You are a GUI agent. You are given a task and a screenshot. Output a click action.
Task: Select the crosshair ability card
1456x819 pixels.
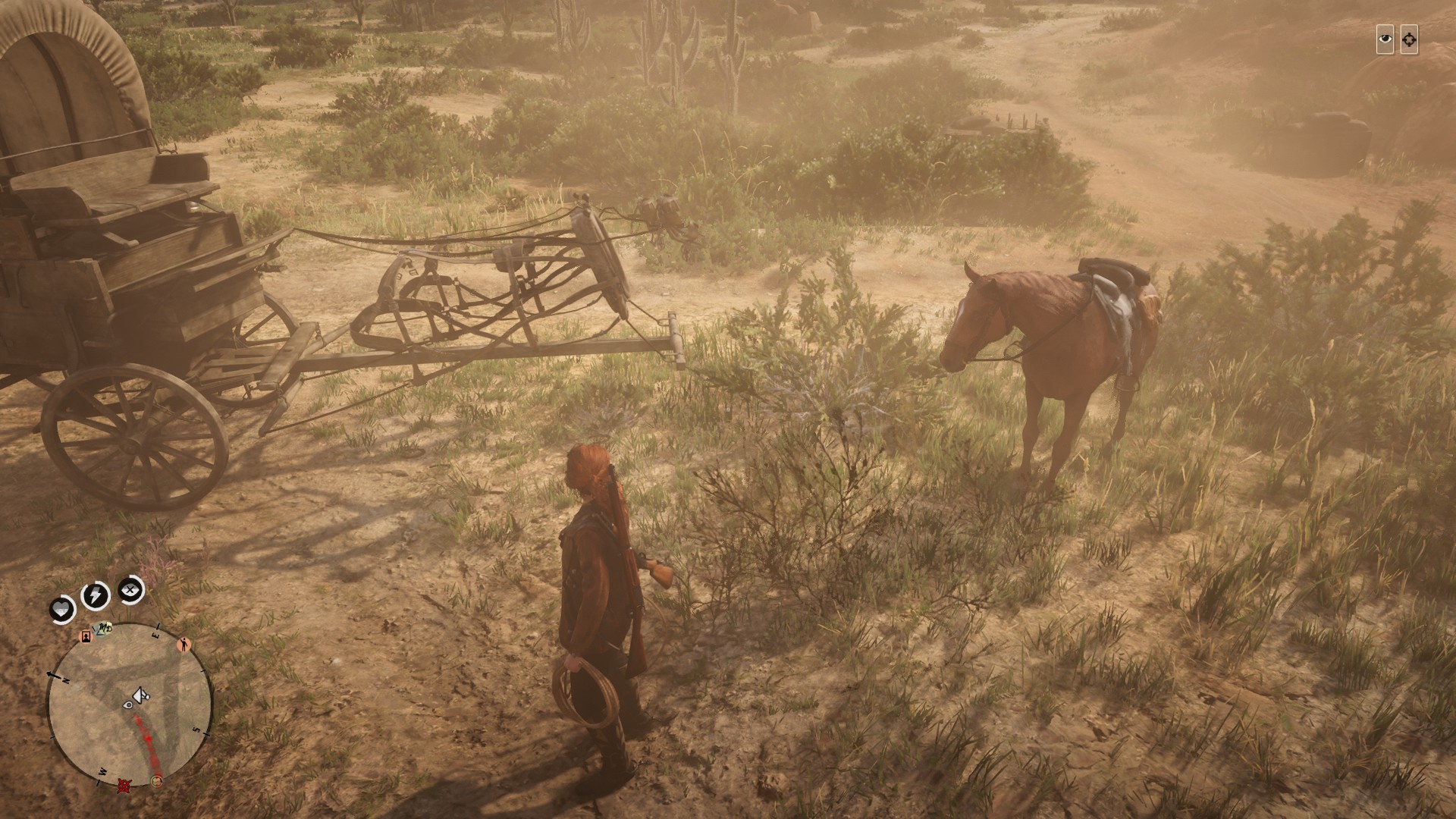(1409, 40)
